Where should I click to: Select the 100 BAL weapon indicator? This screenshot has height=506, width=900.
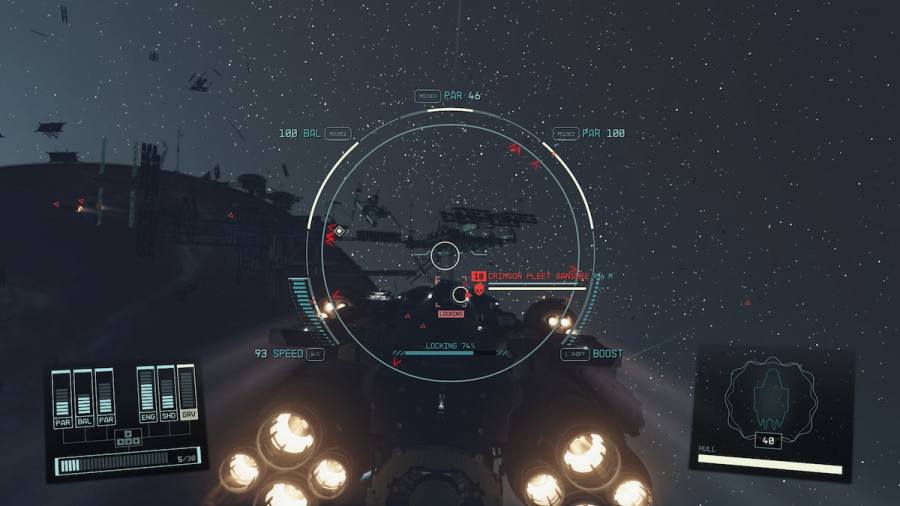pyautogui.click(x=300, y=133)
